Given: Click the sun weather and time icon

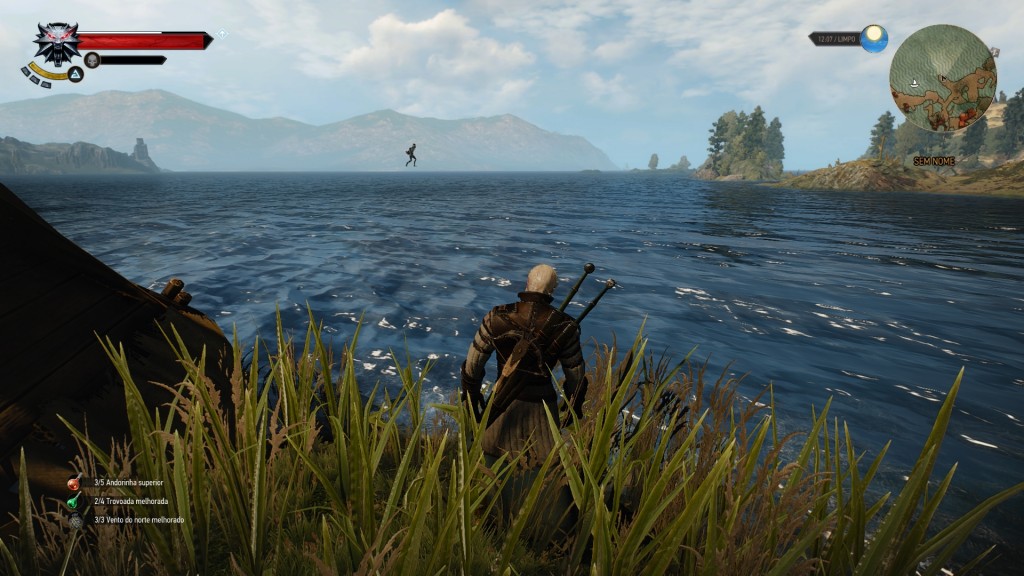Looking at the screenshot, I should point(874,38).
